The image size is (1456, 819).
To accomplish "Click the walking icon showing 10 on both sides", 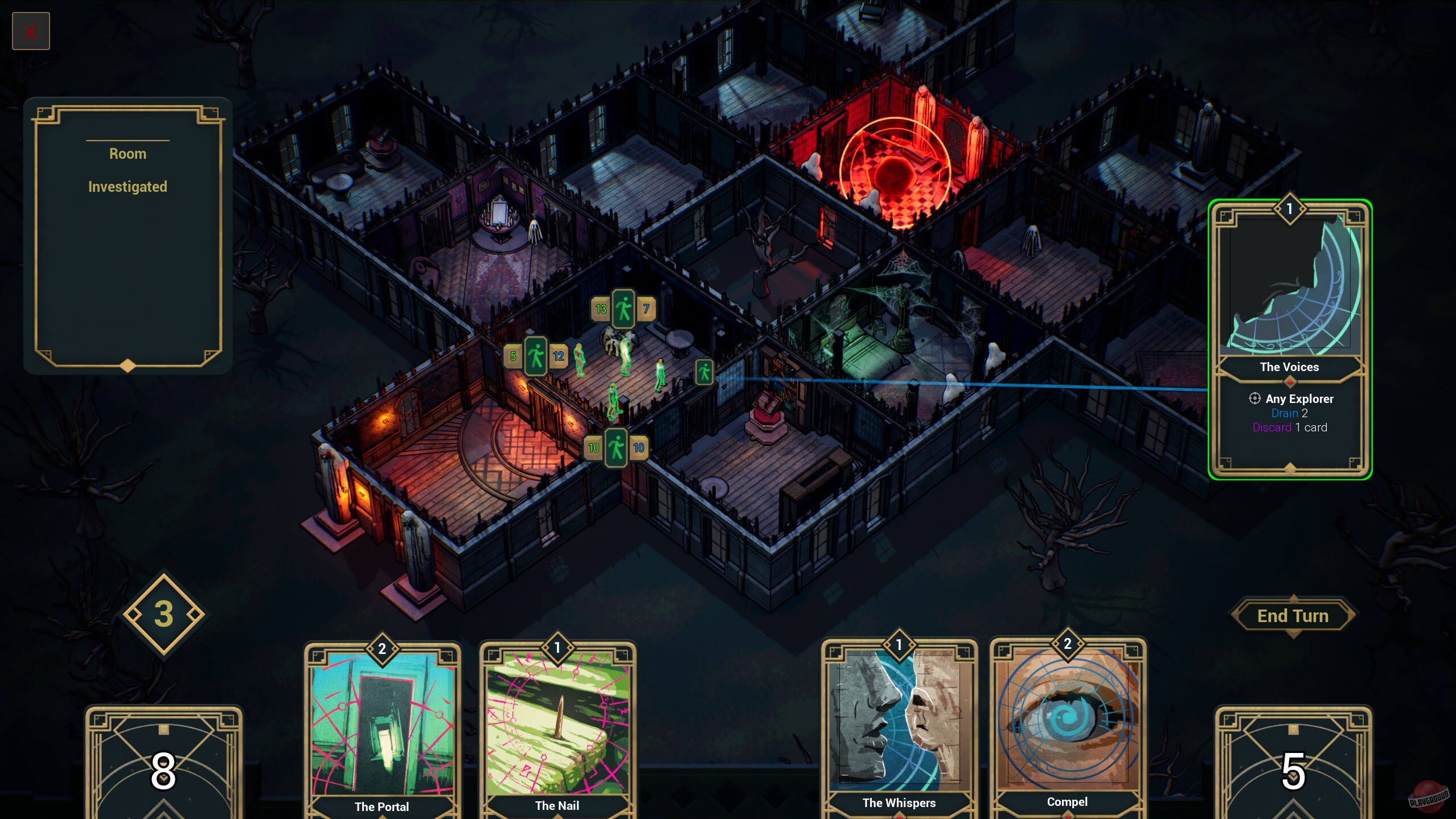I will coord(615,448).
